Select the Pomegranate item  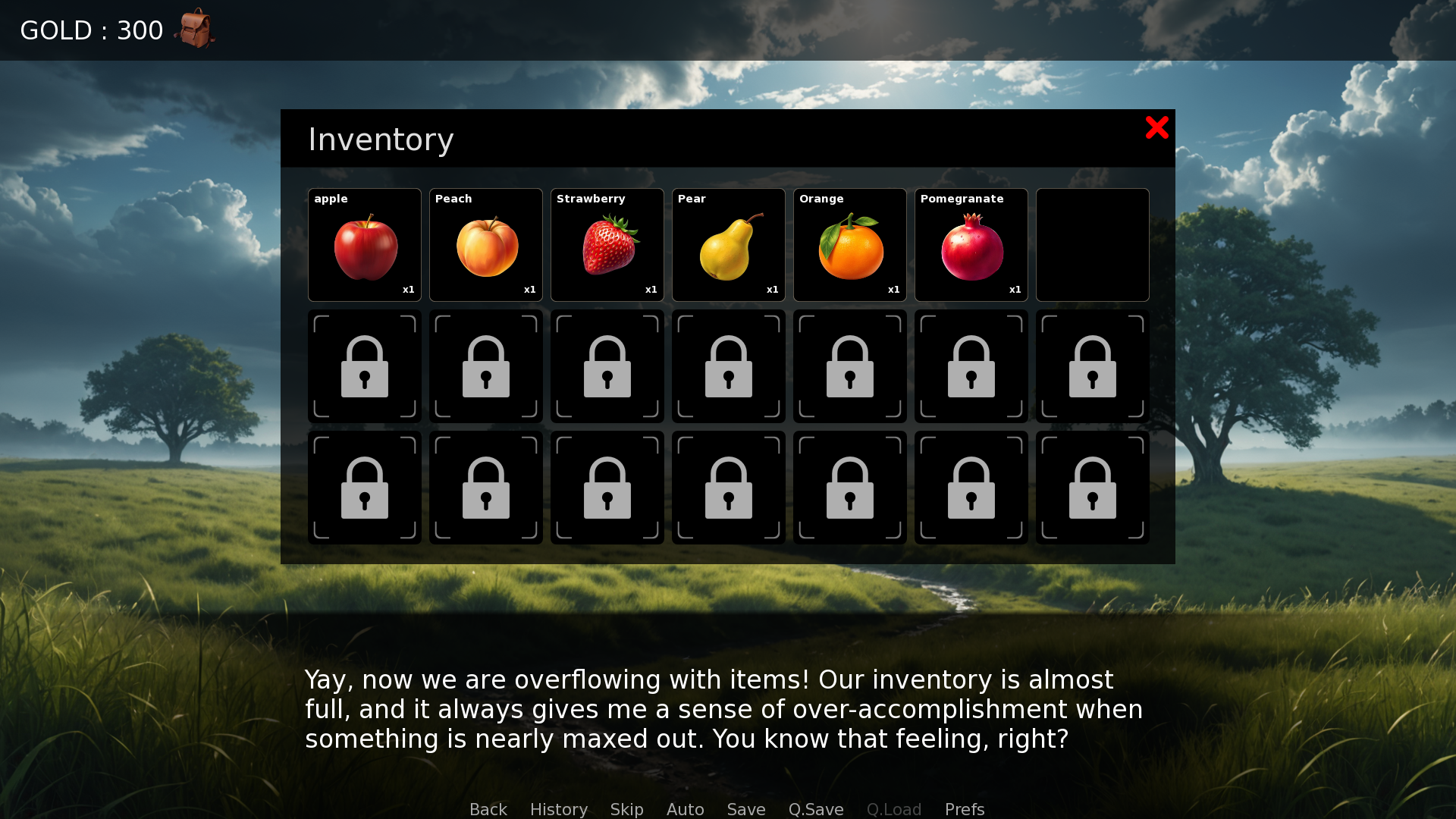pos(971,244)
